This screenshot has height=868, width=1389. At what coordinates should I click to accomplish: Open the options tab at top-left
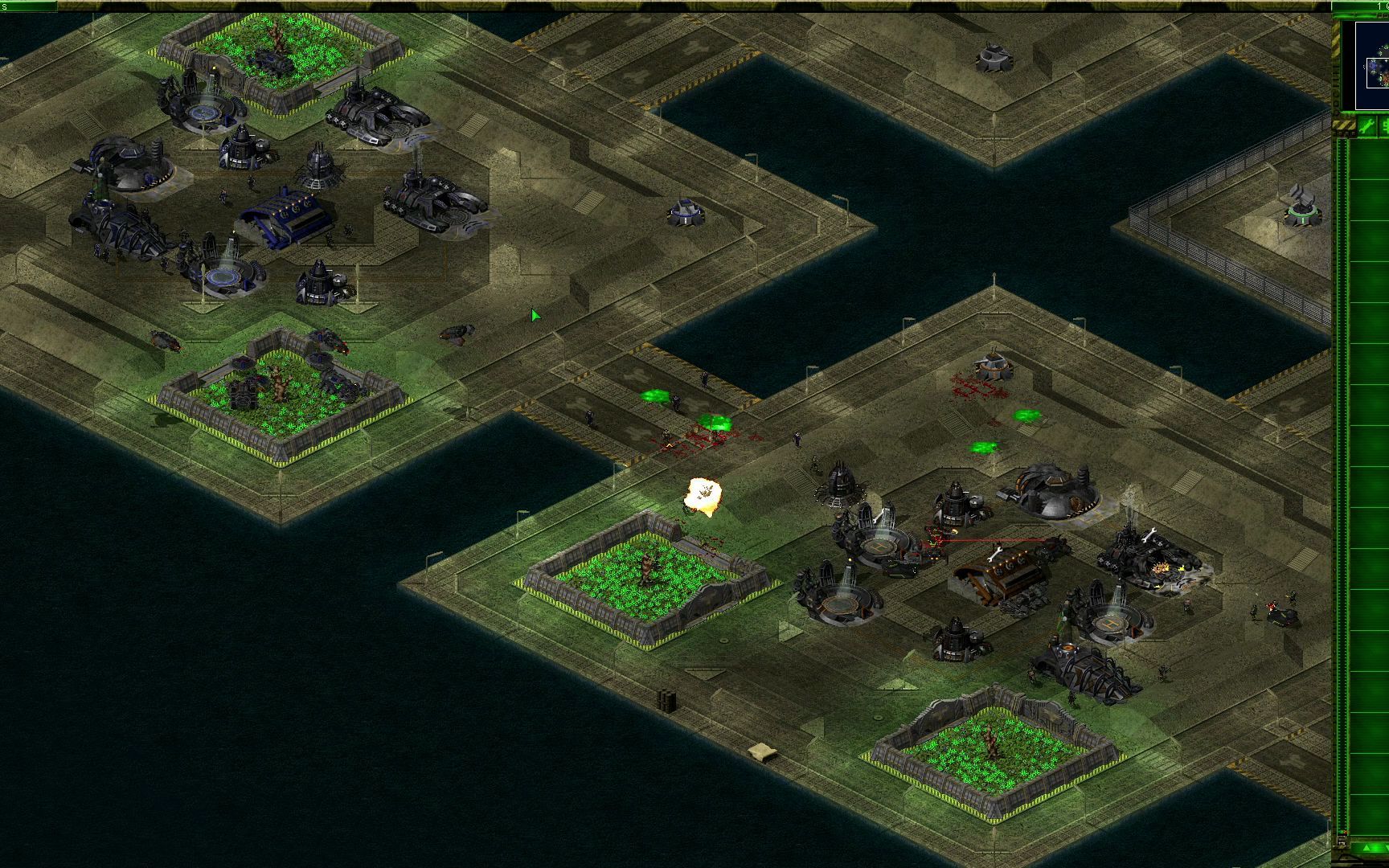pyautogui.click(x=28, y=6)
